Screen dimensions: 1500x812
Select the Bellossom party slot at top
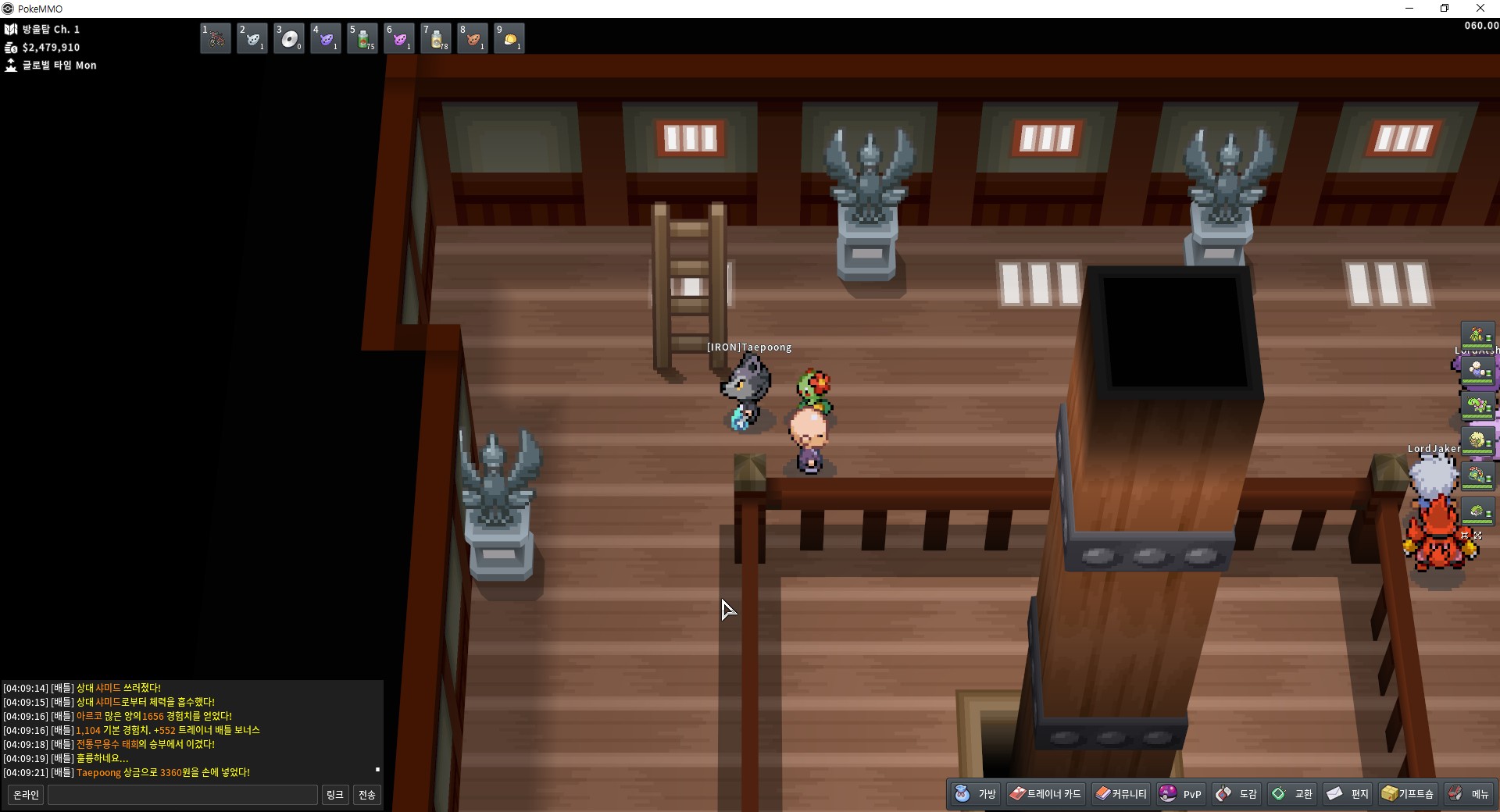tap(1477, 337)
